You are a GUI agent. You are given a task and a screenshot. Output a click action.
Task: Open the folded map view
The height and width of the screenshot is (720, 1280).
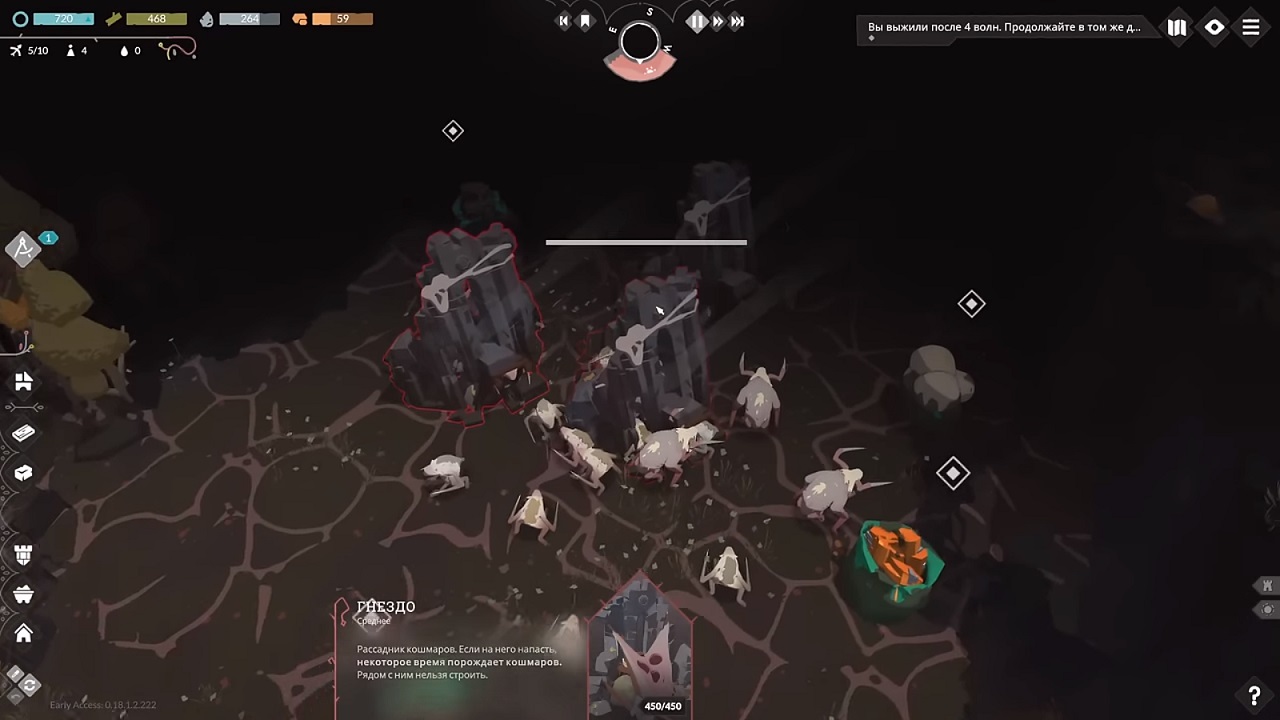click(x=1177, y=28)
